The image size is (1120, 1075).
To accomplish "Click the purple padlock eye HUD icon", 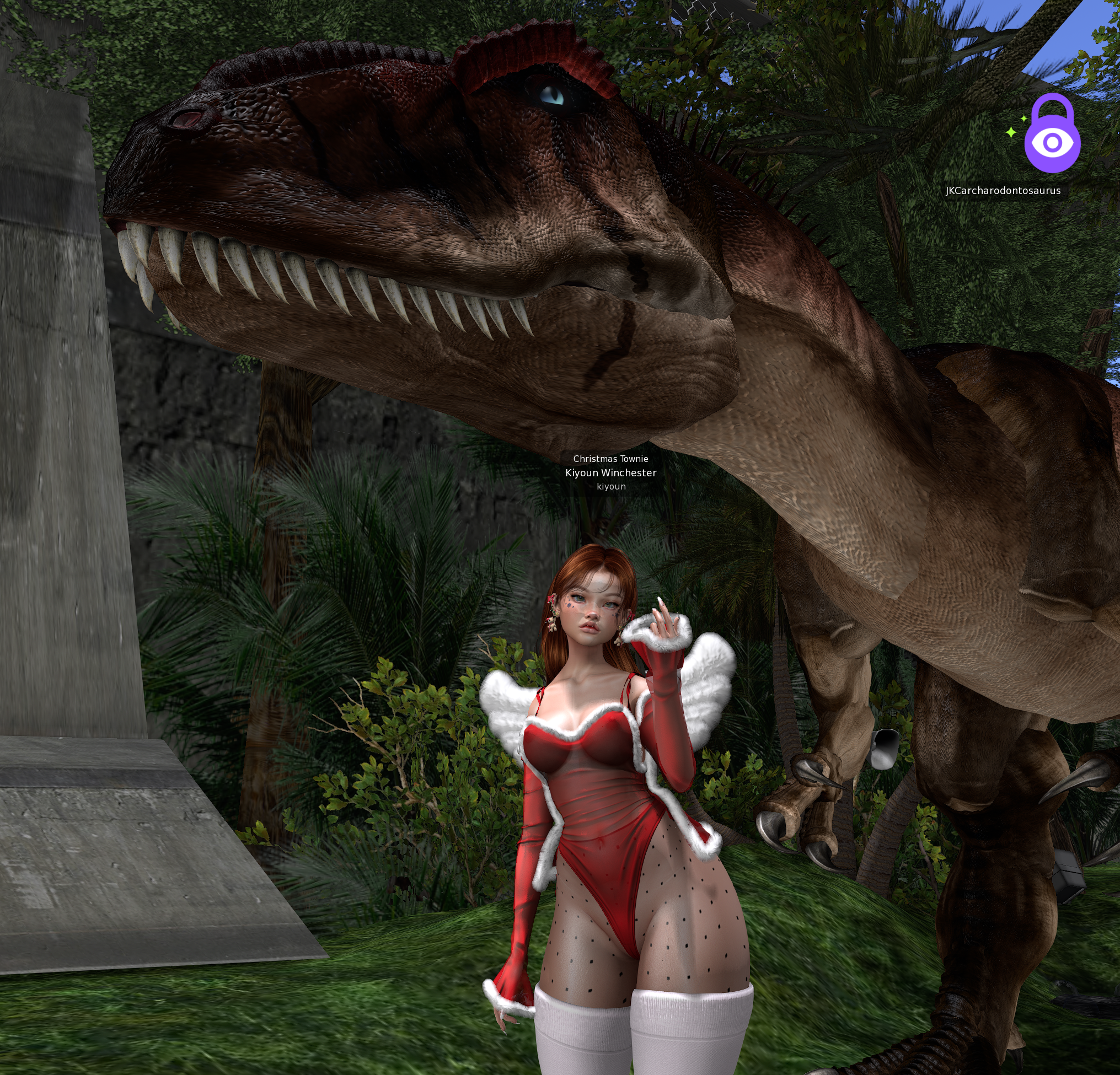I will pyautogui.click(x=1052, y=138).
